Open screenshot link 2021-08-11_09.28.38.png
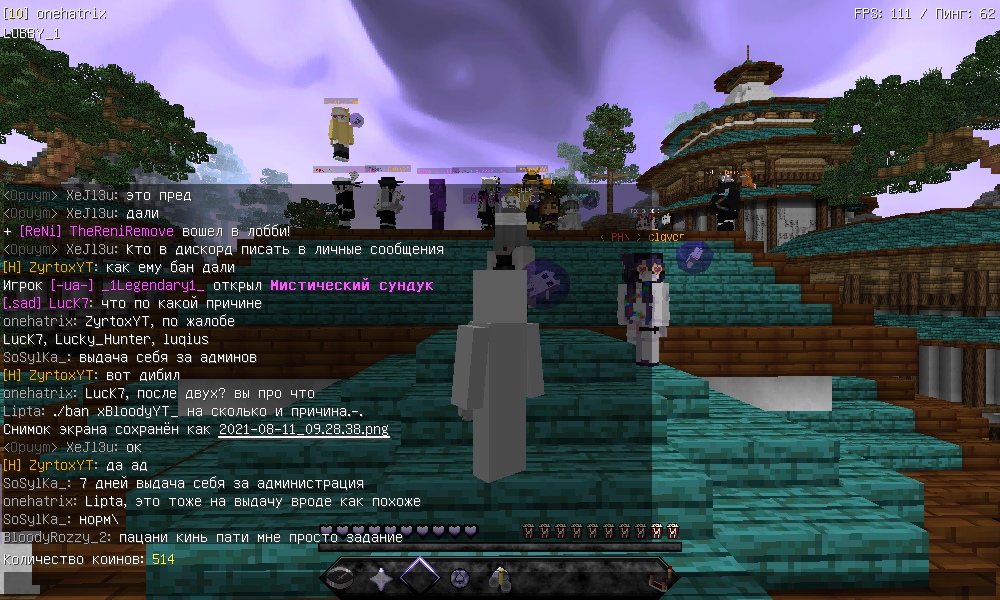This screenshot has height=600, width=1000. (x=303, y=429)
